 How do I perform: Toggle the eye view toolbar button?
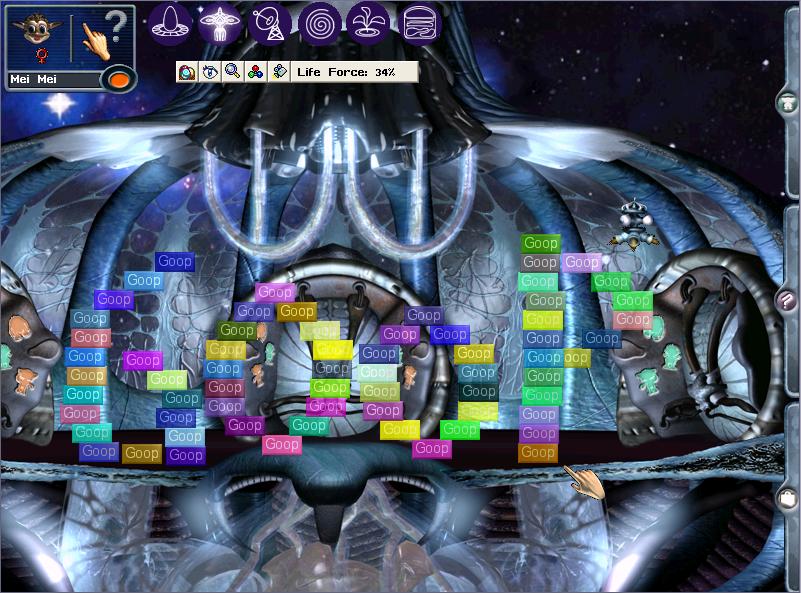pos(209,72)
